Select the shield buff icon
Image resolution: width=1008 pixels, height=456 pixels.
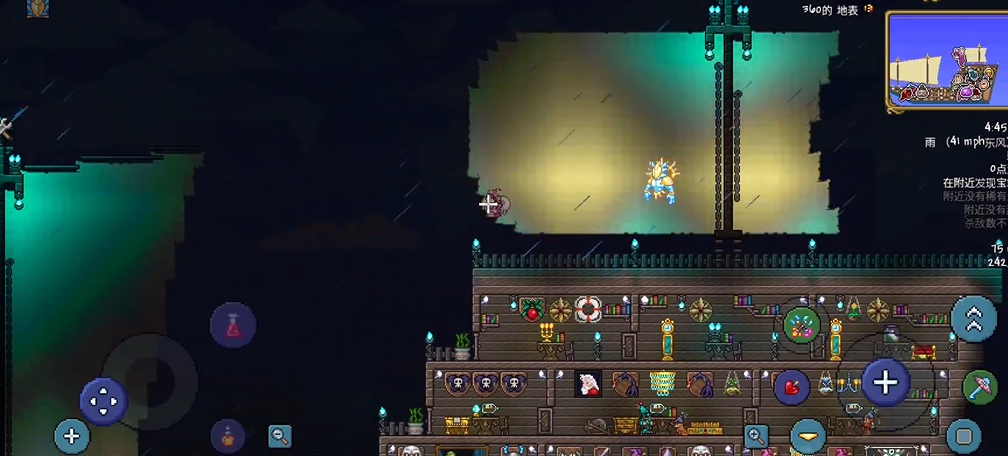pos(38,8)
